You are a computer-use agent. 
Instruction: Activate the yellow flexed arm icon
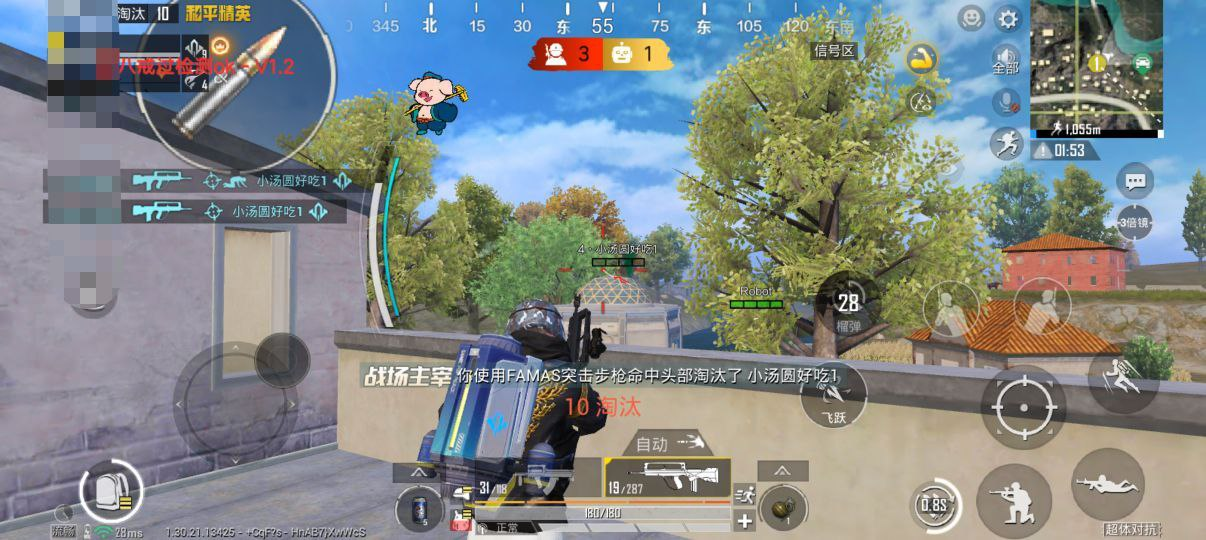[921, 59]
